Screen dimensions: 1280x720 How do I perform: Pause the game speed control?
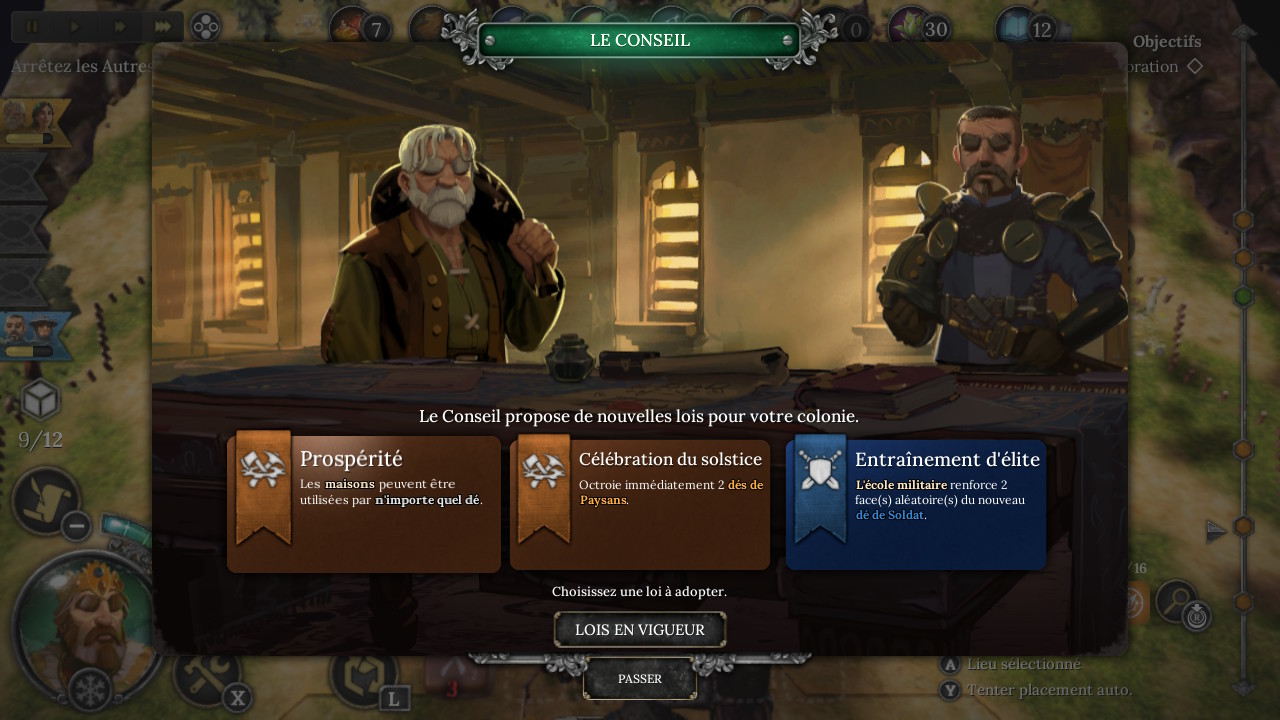pyautogui.click(x=32, y=27)
